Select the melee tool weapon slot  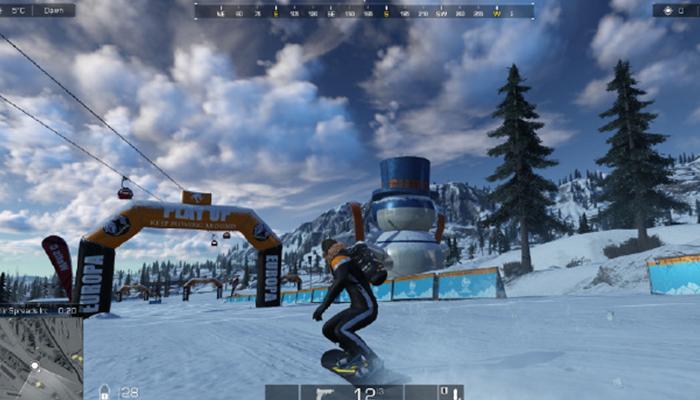click(x=452, y=391)
